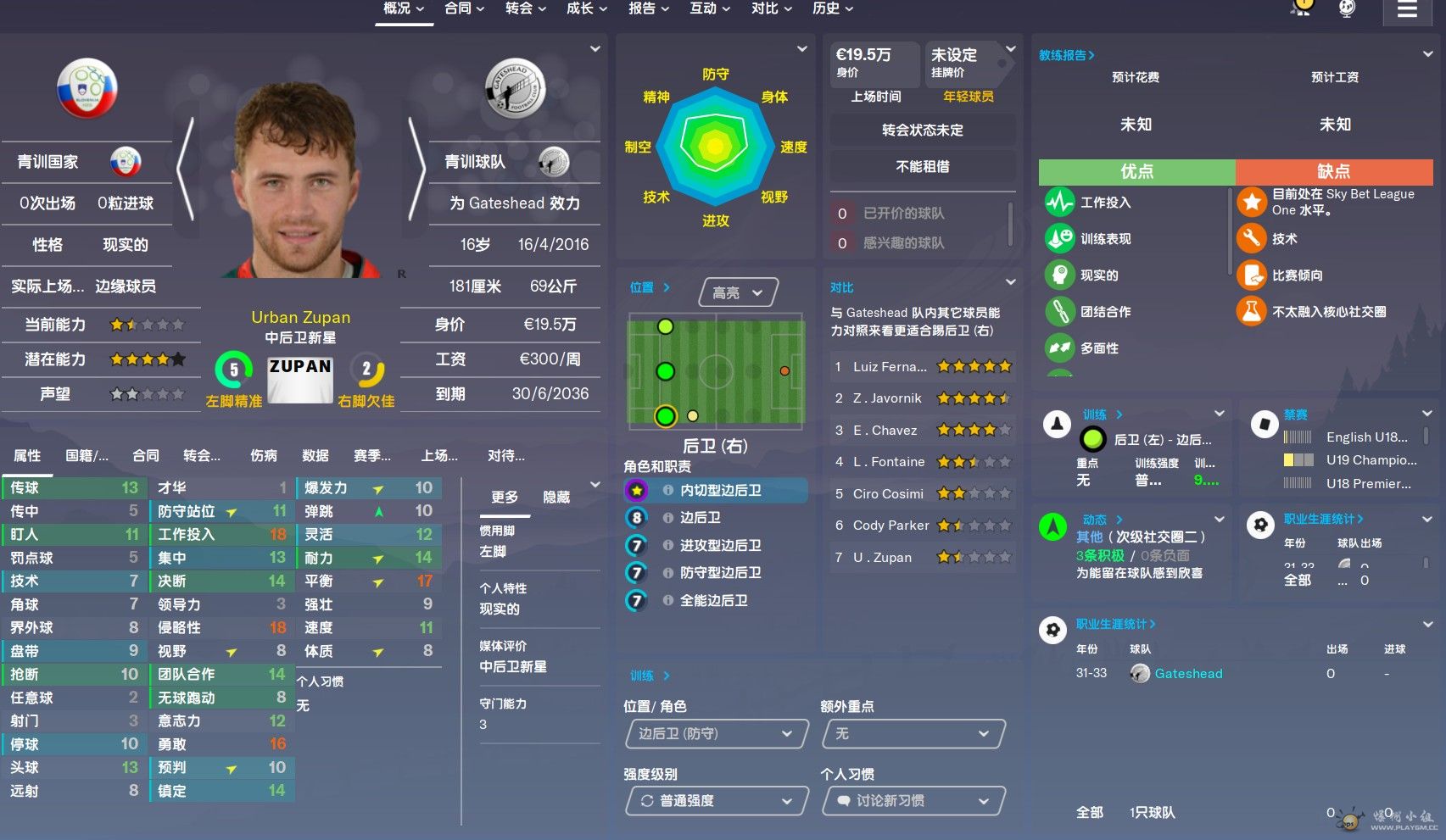
Task: Switch to the 数据 tab
Action: pyautogui.click(x=315, y=456)
